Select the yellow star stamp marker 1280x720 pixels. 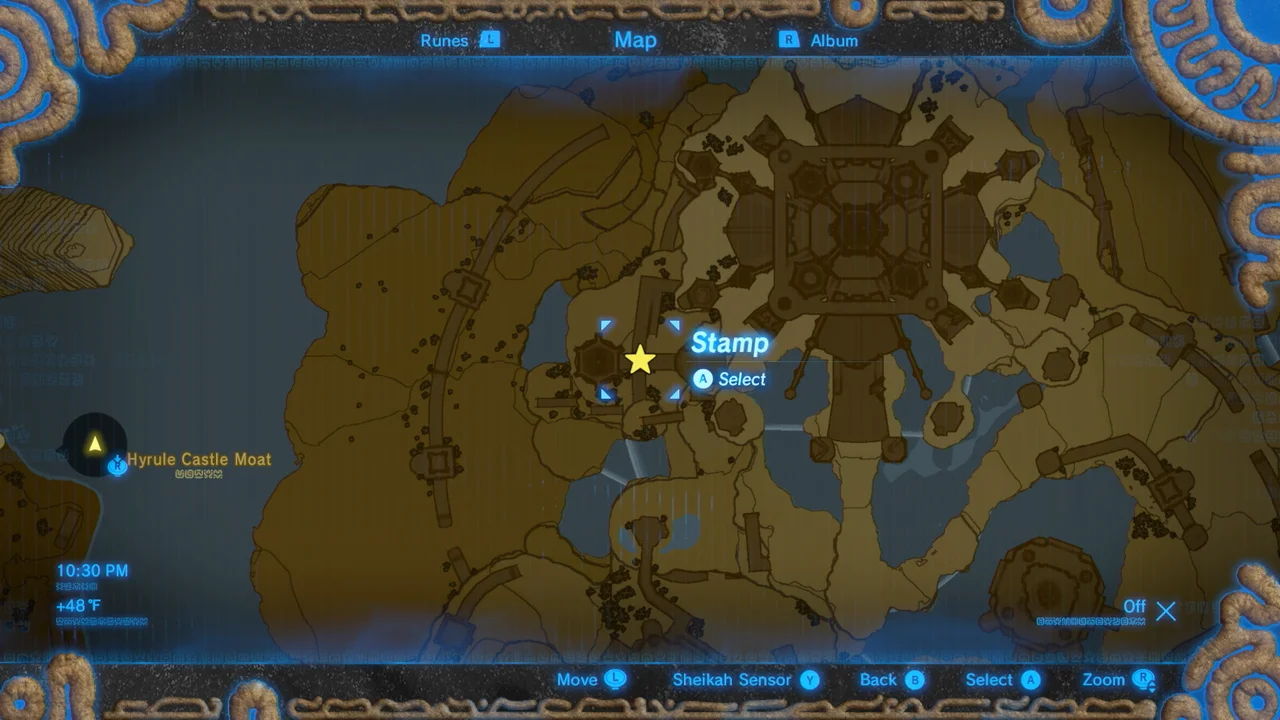640,359
